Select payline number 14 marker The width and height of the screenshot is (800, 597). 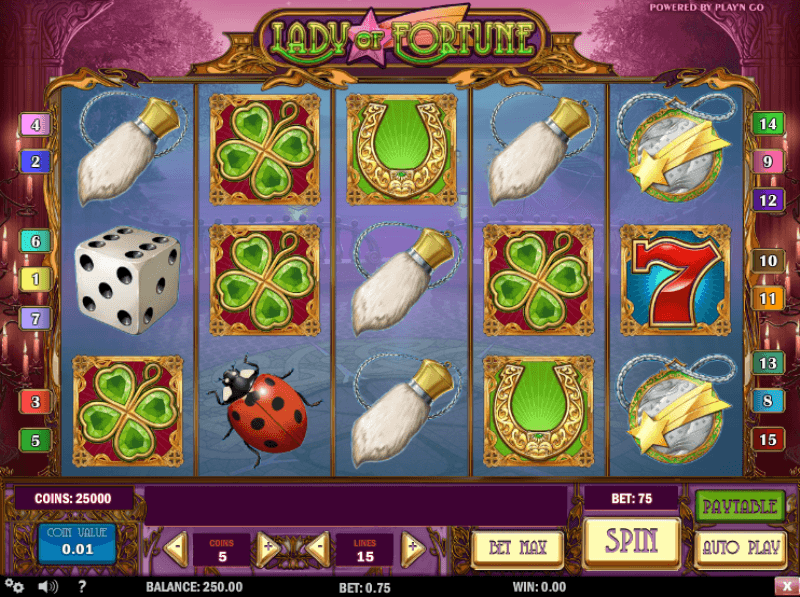[x=767, y=125]
